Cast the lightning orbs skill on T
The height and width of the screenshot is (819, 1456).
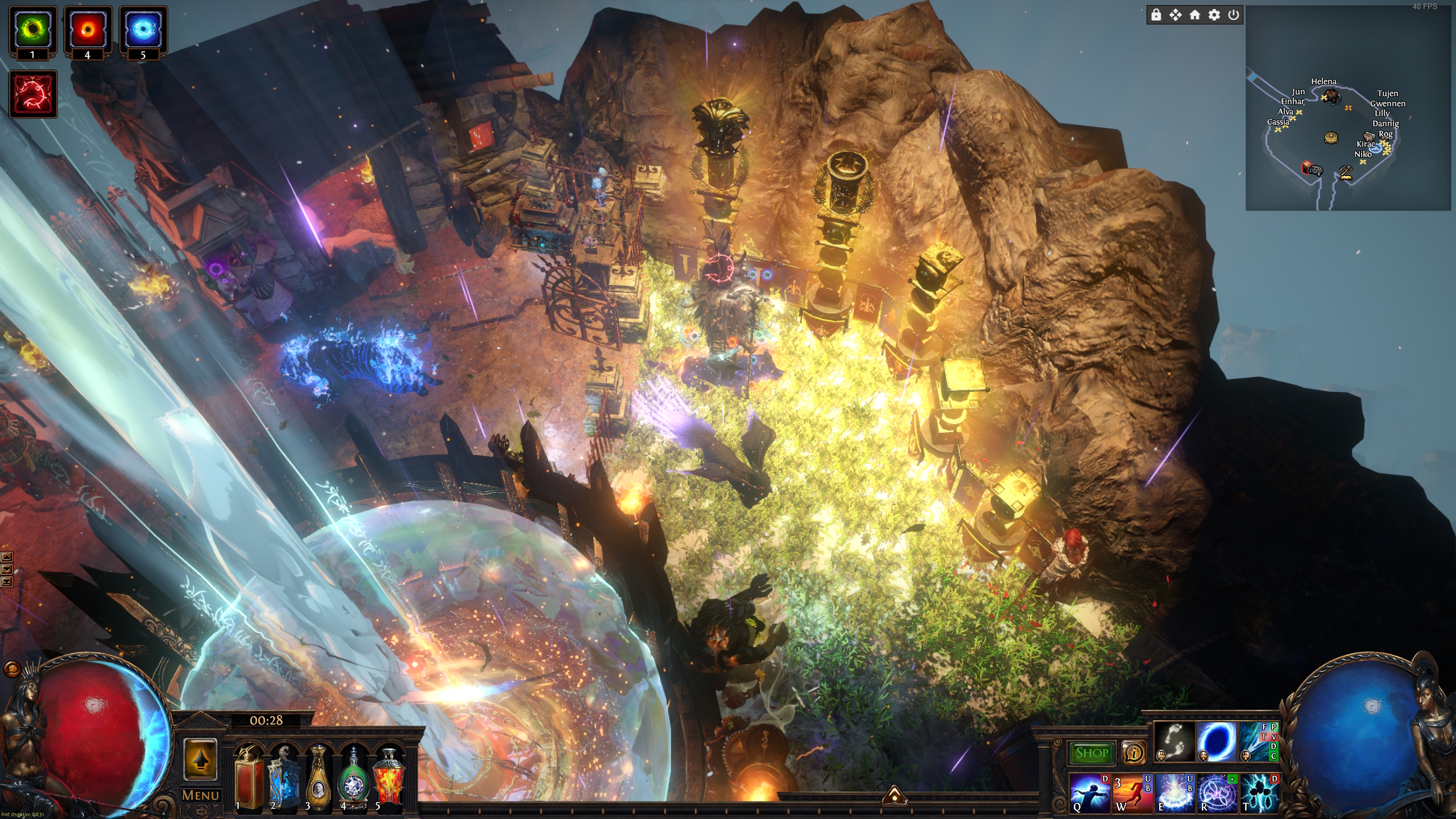(1259, 793)
